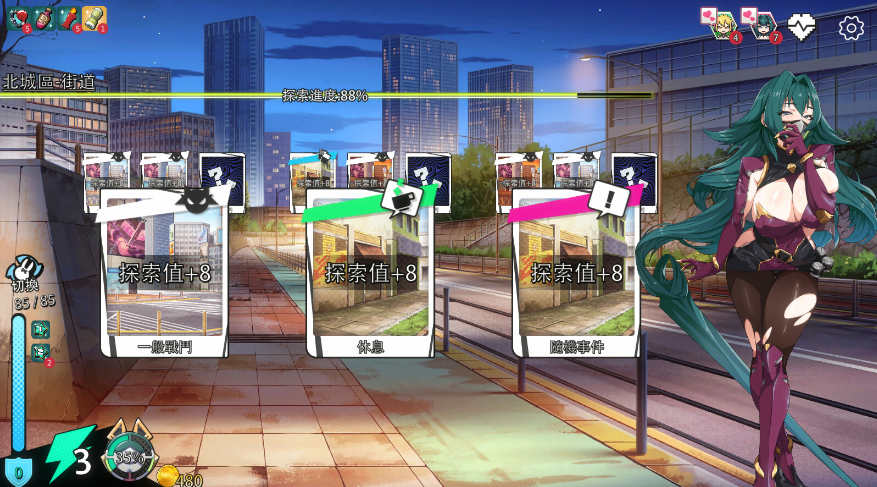Use the pink potion bottle item
The image size is (877, 487).
pyautogui.click(x=43, y=16)
